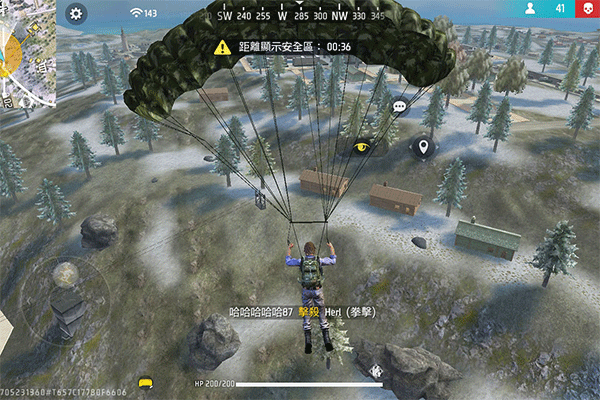Toggle the yellow eye view icon
This screenshot has width=600, height=400.
point(363,147)
